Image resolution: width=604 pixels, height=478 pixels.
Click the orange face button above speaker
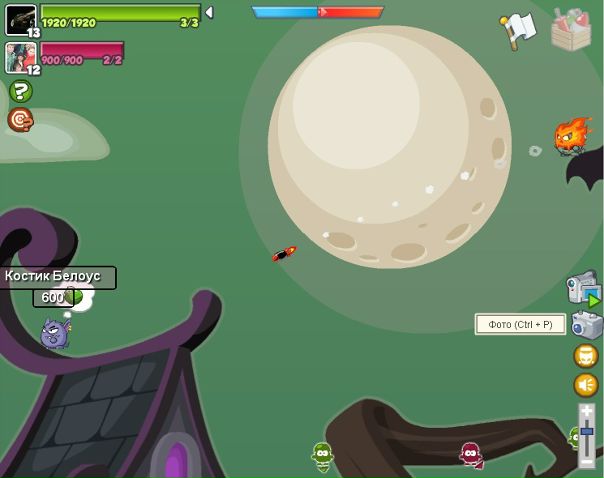point(586,356)
